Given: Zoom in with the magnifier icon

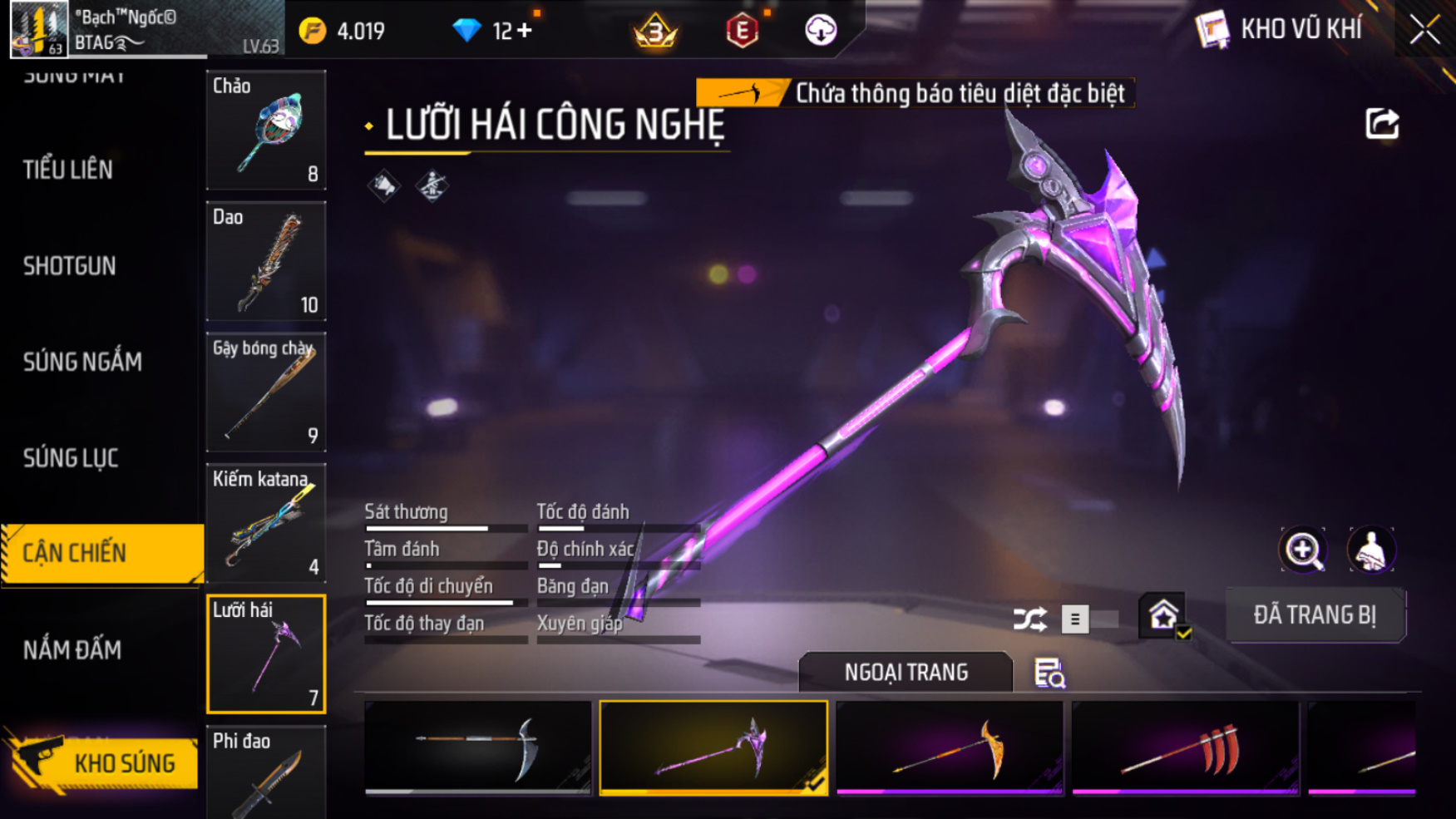Looking at the screenshot, I should click(1302, 550).
